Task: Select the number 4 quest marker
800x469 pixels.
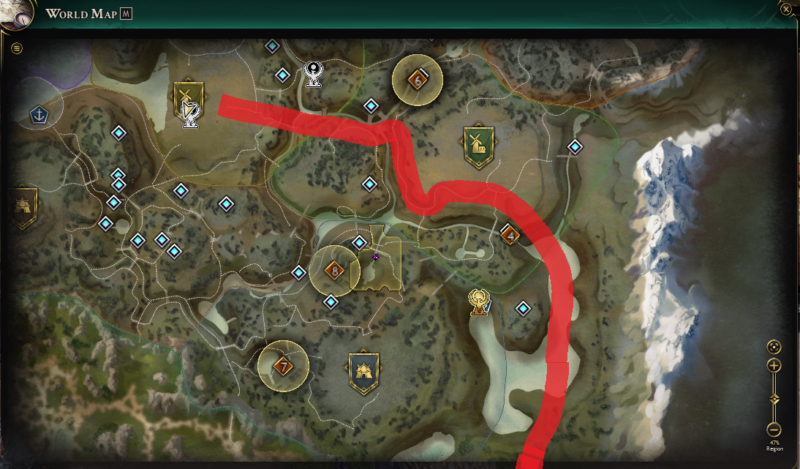Action: tap(510, 236)
